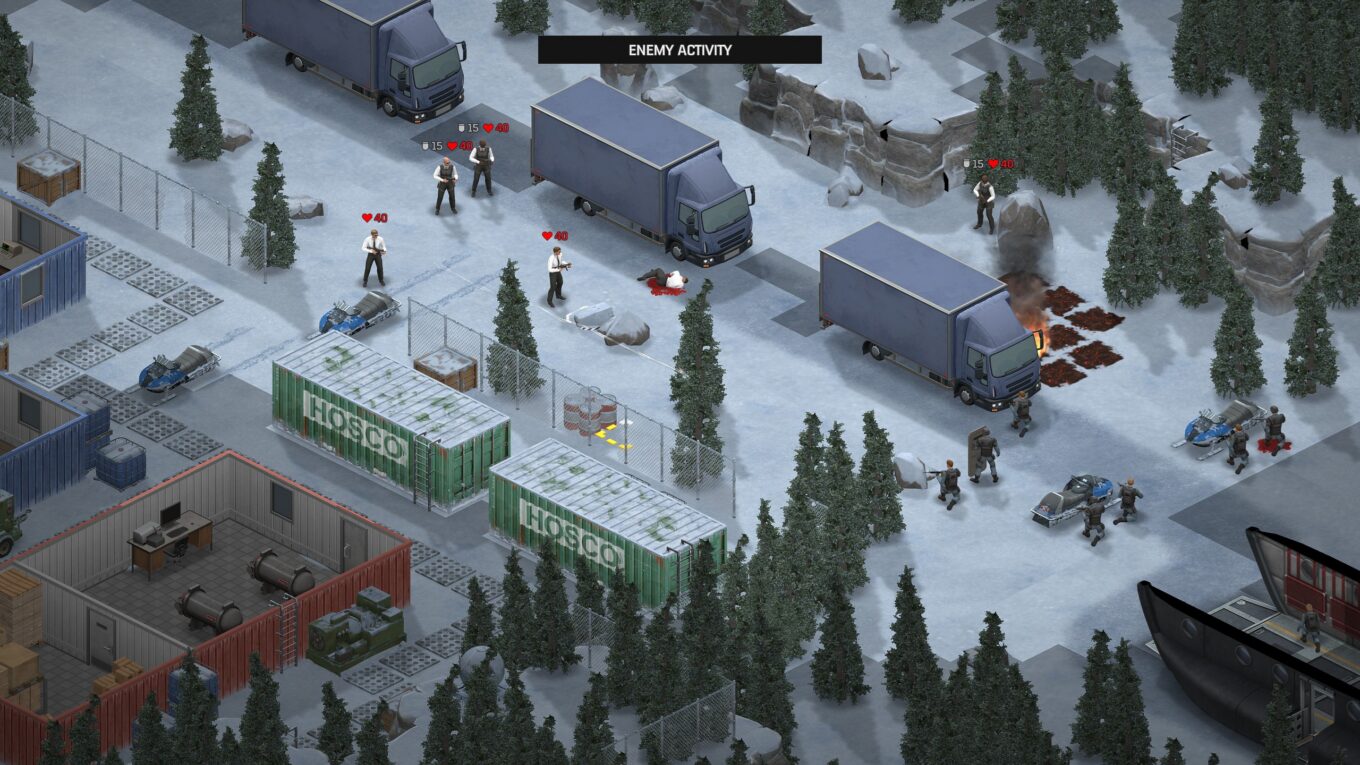
Task: Click the health heart above the officer beside the fallen body
Action: [548, 234]
